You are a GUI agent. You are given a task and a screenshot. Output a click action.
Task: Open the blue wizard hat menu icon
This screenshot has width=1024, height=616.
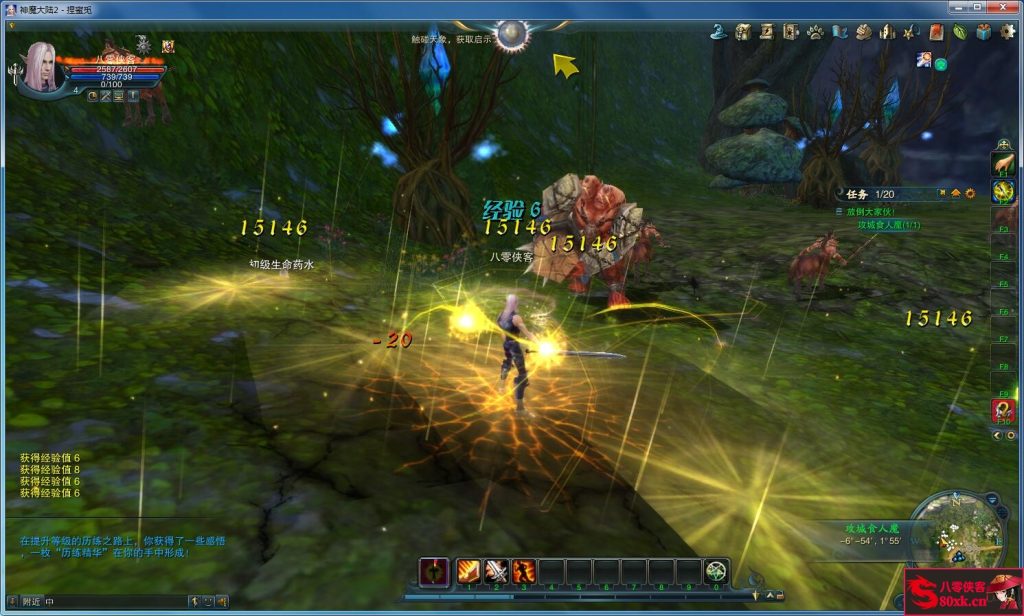coord(718,32)
